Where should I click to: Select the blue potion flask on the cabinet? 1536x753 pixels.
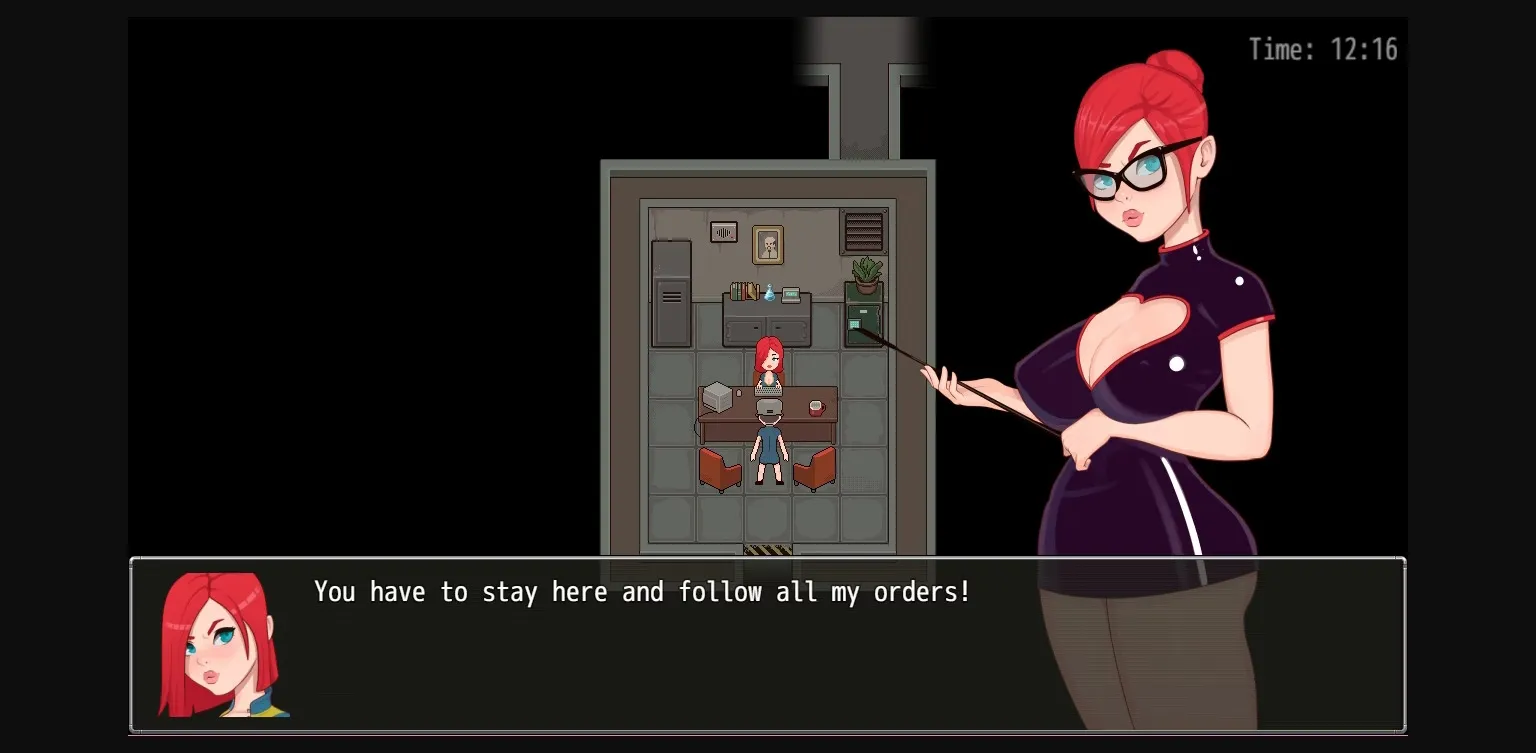tap(768, 292)
